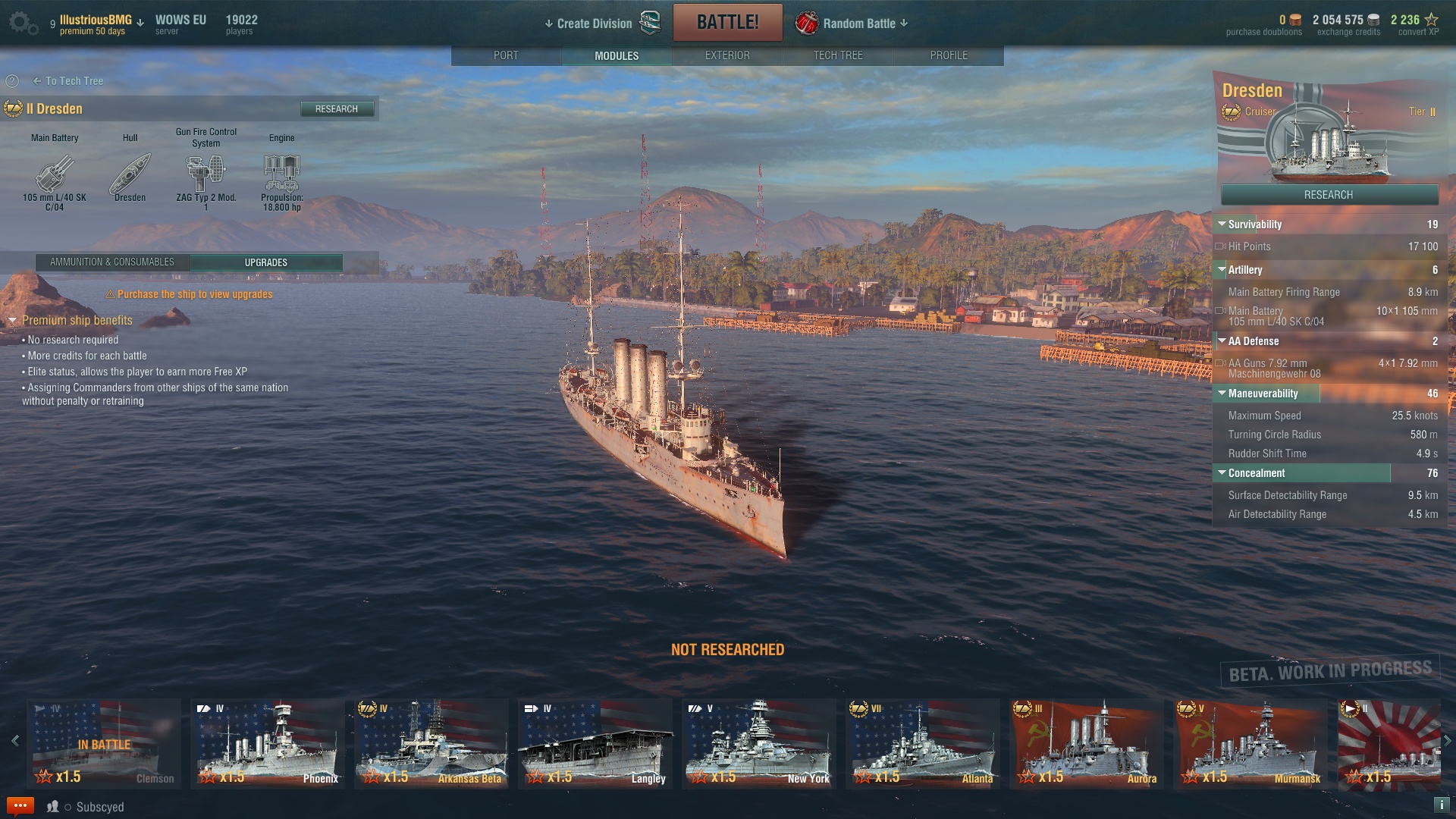Collapse the Concealment stats section
1456x819 pixels.
pos(1222,473)
